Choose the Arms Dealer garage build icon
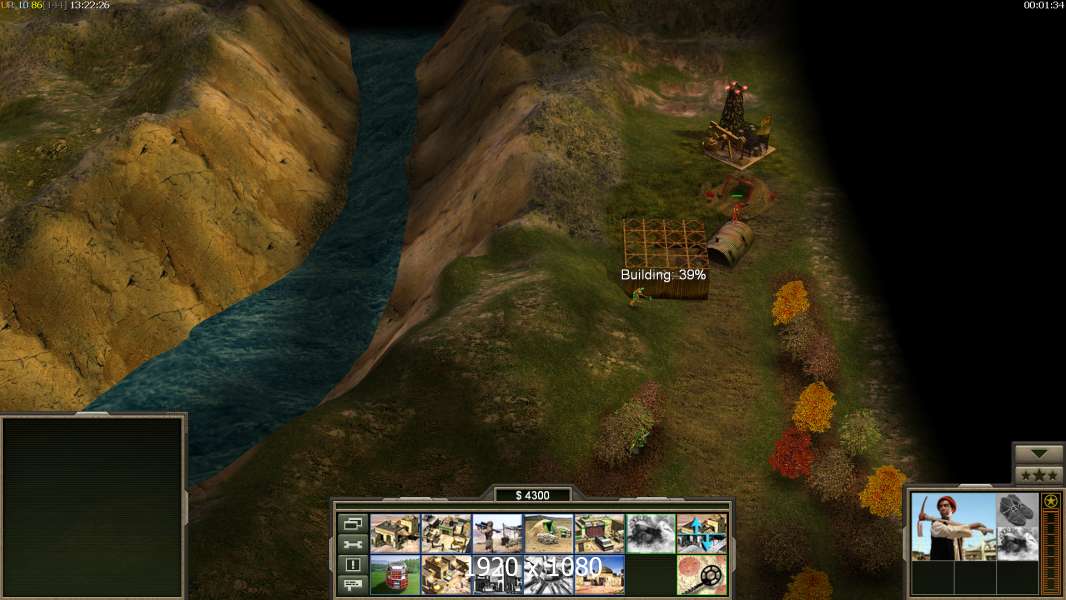The height and width of the screenshot is (600, 1066). coord(599,534)
